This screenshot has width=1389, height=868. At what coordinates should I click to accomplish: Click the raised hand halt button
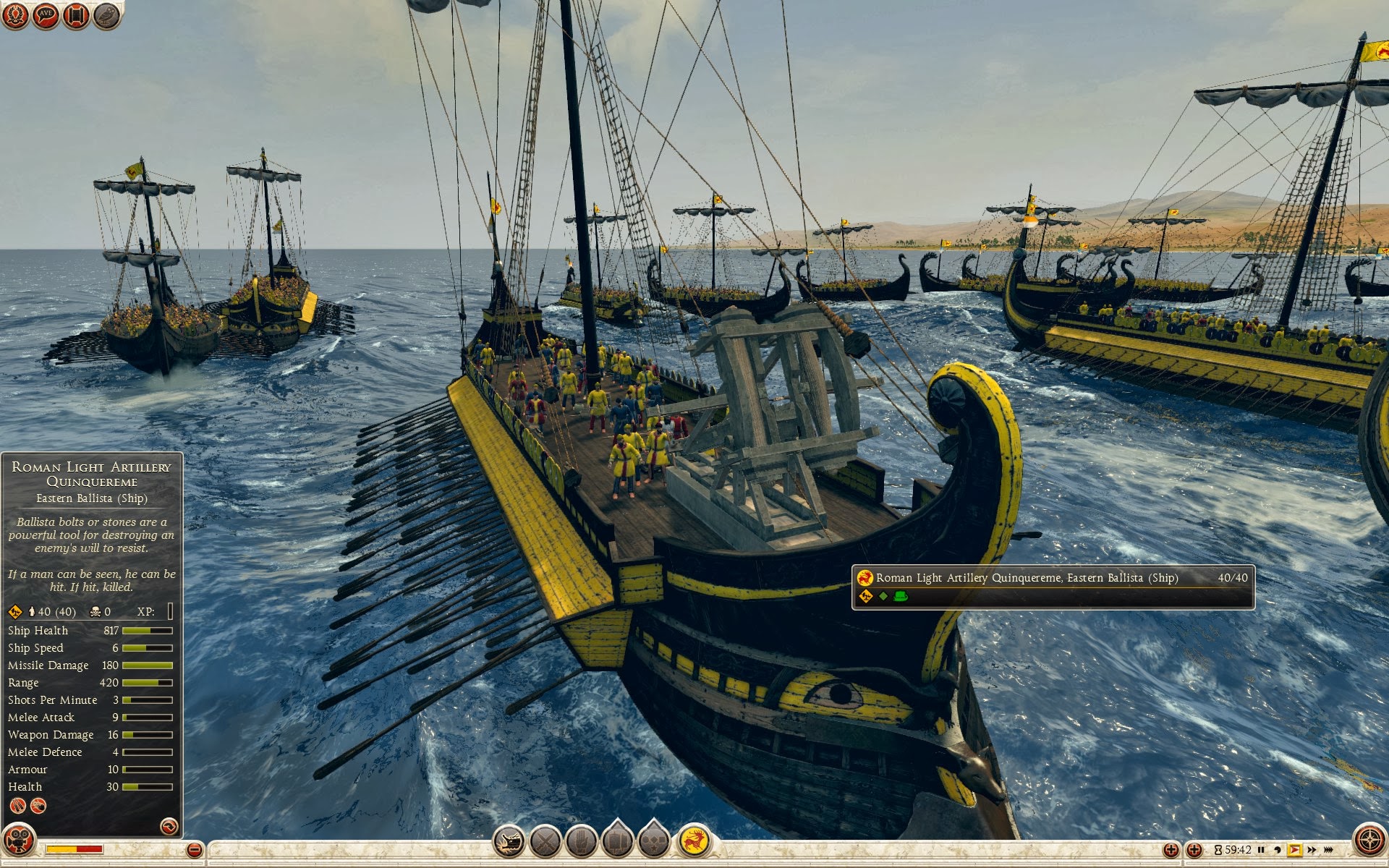click(581, 841)
